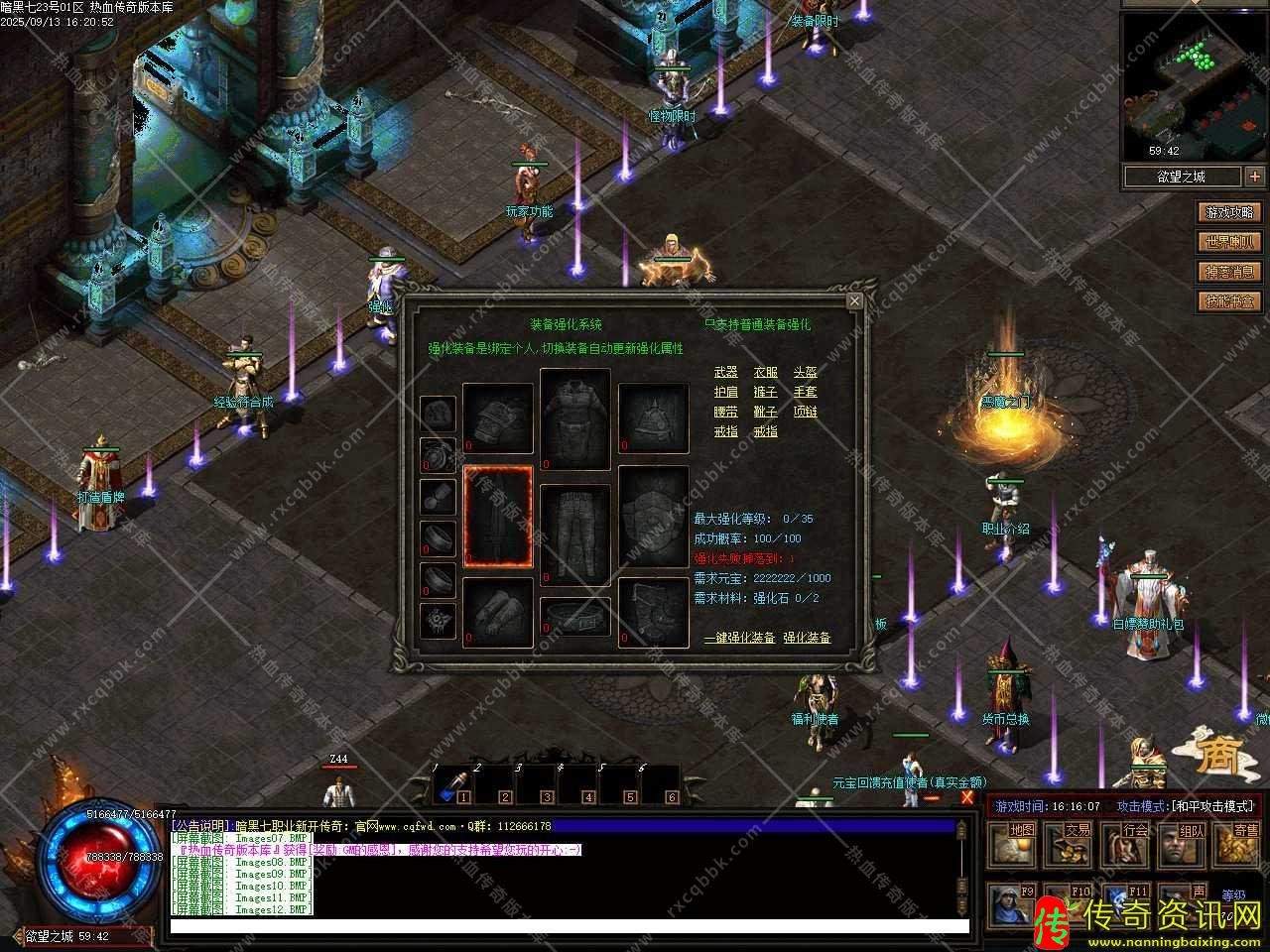Open the 游戏攻略 game guide button

pos(1229,212)
